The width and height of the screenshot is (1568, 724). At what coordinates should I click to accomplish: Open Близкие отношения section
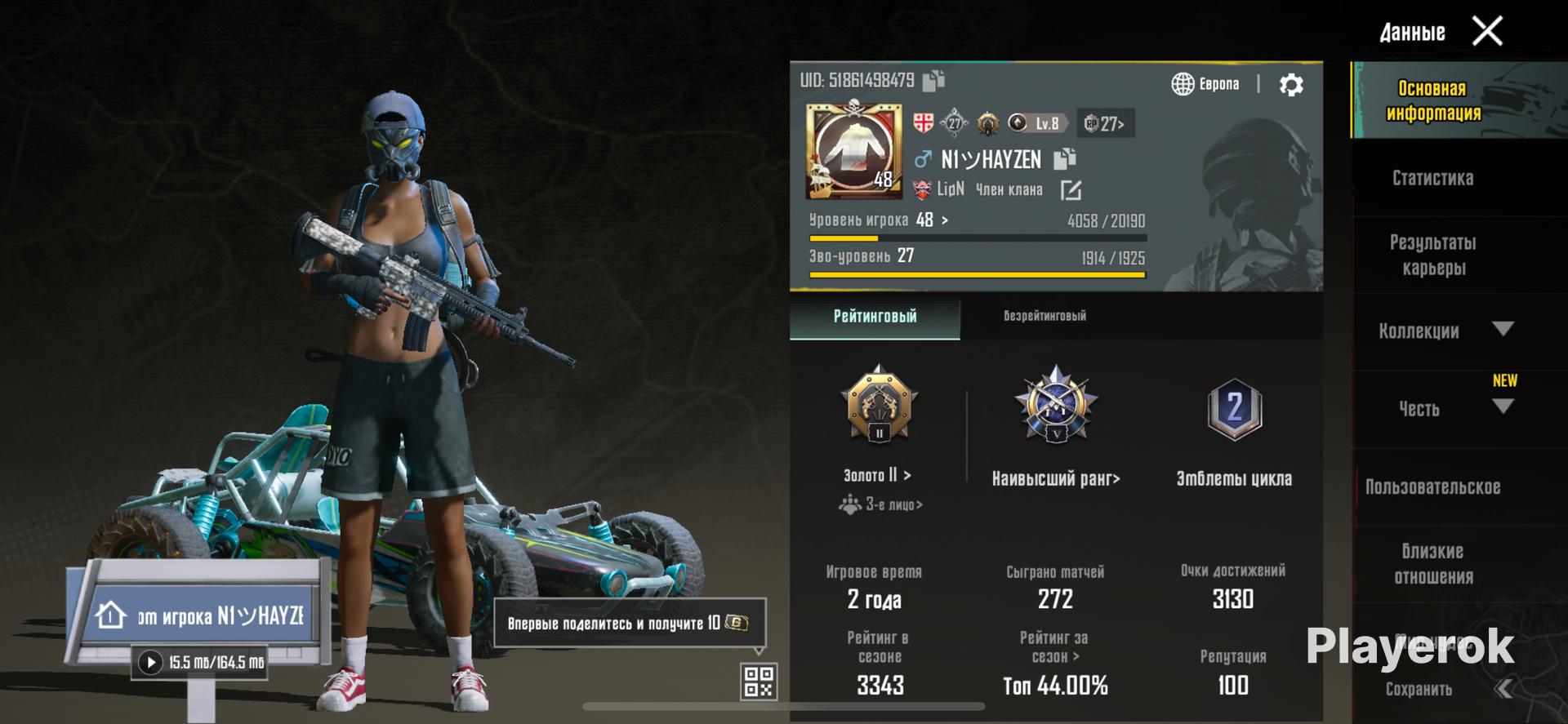pyautogui.click(x=1432, y=564)
